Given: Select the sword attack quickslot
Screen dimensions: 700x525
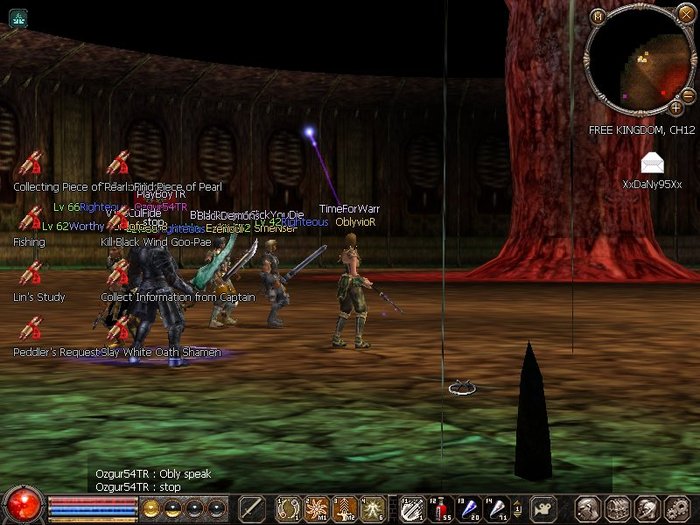Looking at the screenshot, I should point(250,507).
